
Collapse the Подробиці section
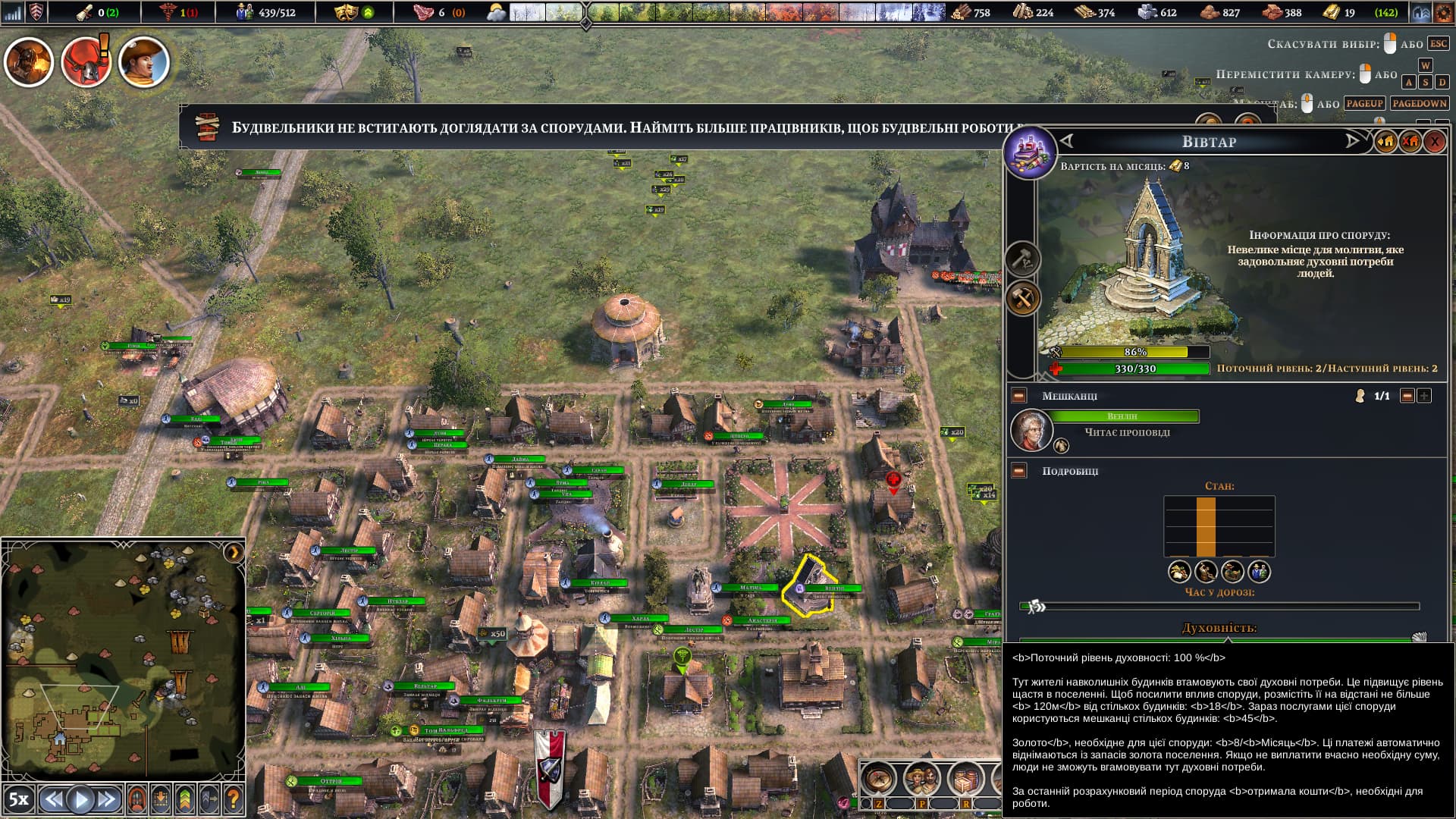click(x=1019, y=471)
